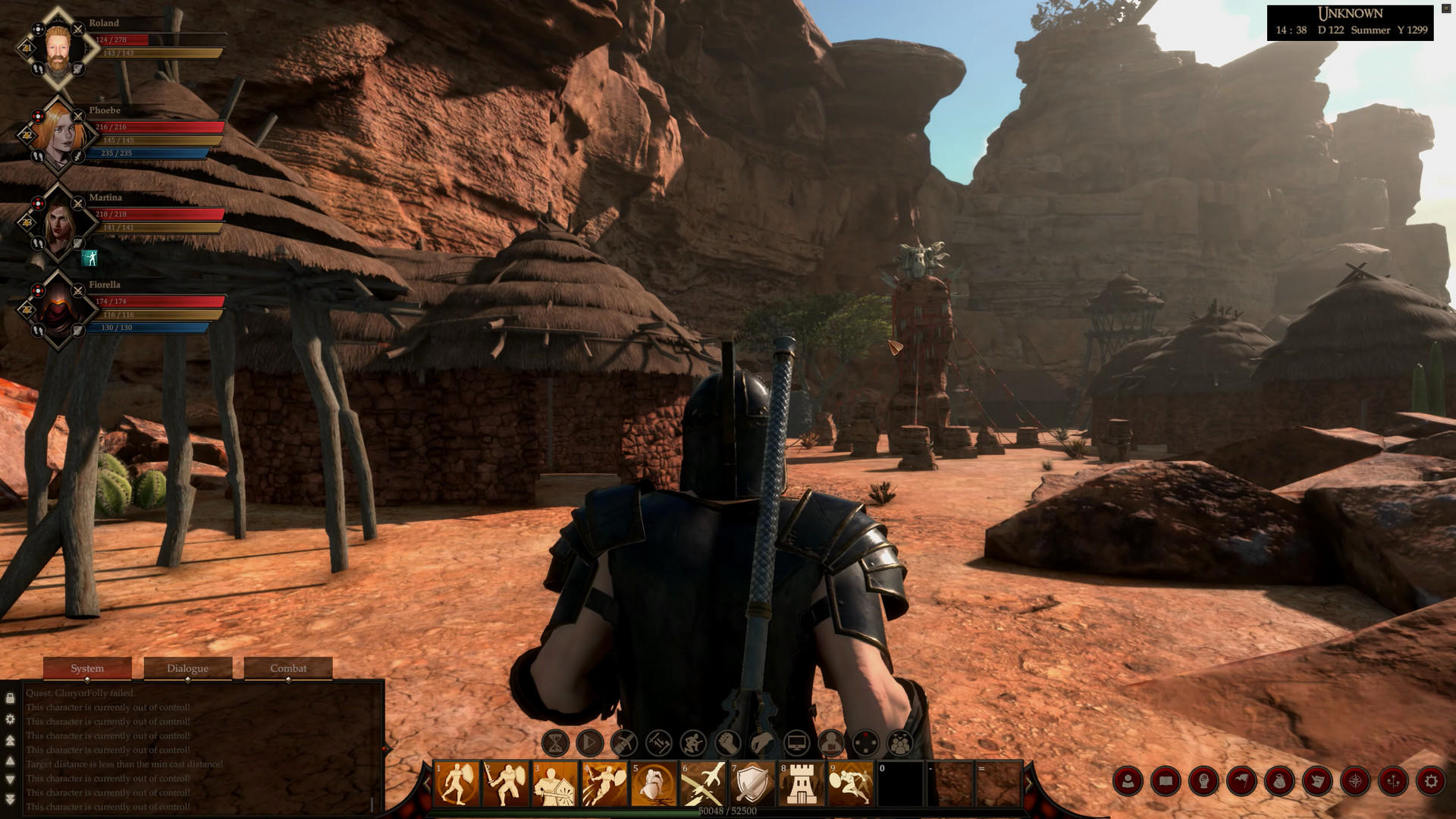
Task: Open the compass/map icon
Action: click(x=1355, y=780)
